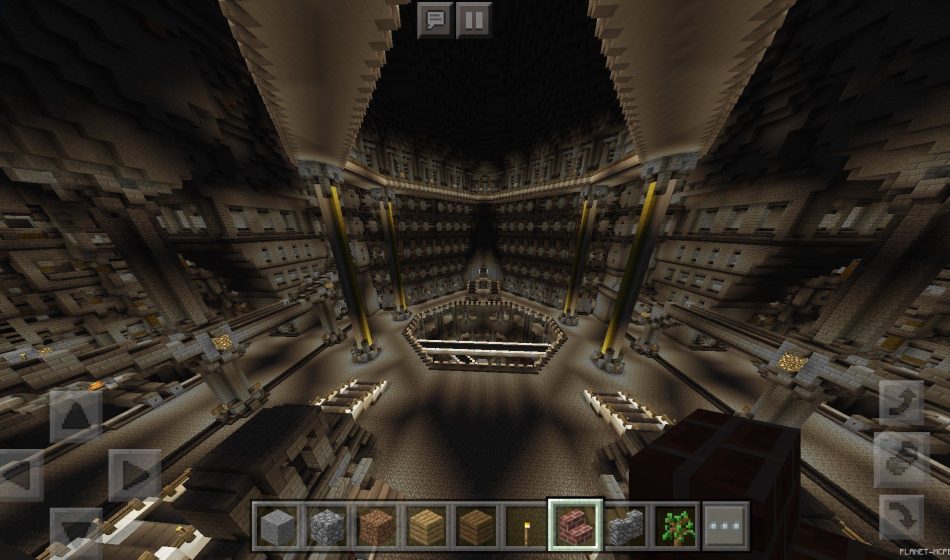
Task: Tap the move left arrow
Action: tap(18, 474)
